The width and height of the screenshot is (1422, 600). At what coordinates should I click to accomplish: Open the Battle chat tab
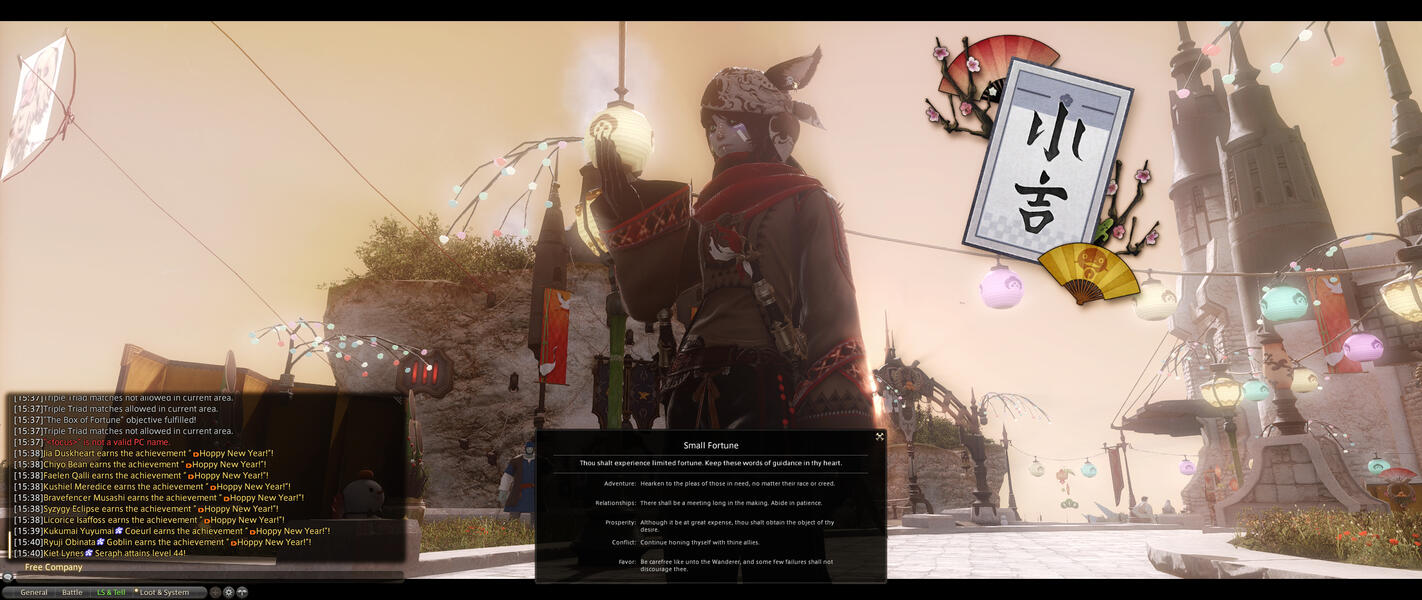[72, 592]
